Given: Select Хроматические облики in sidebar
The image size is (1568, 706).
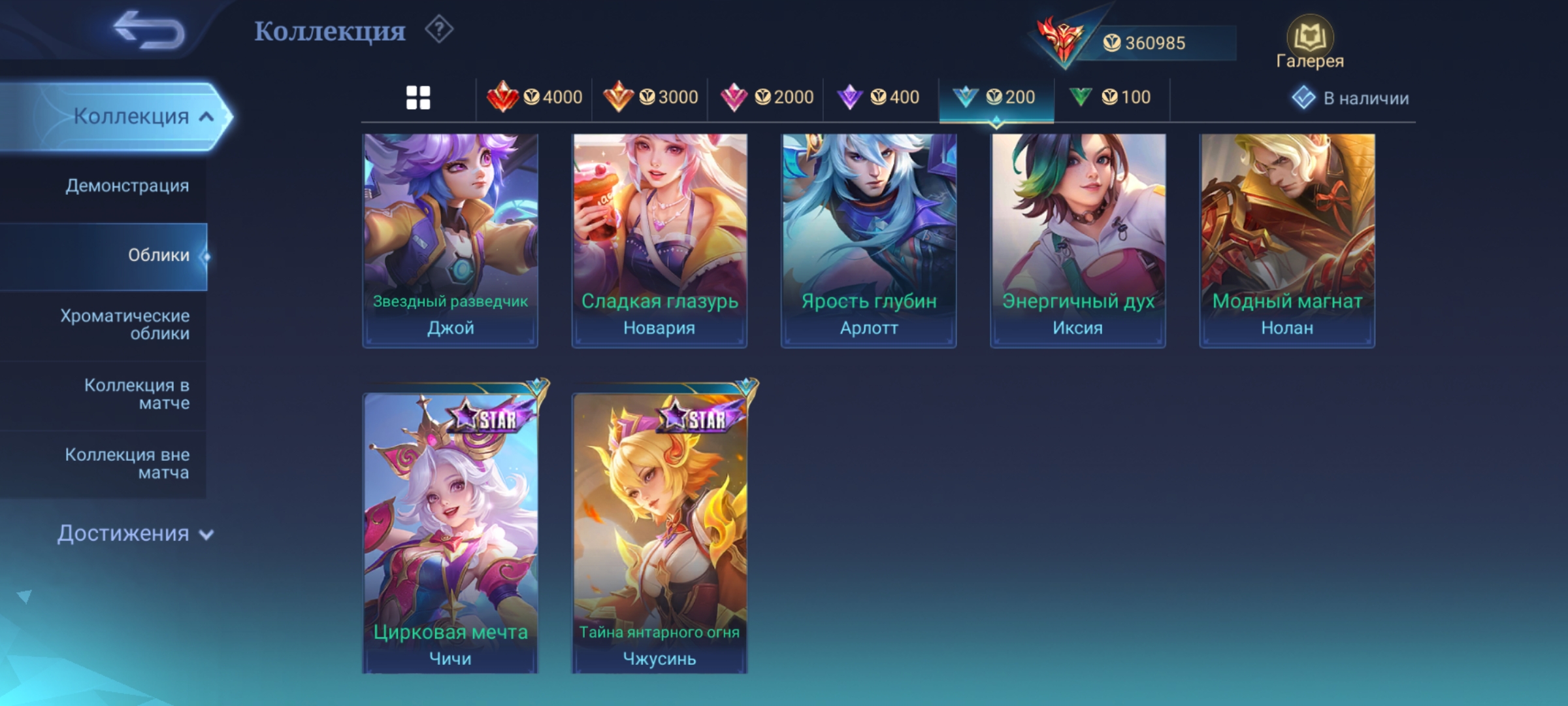Looking at the screenshot, I should 124,324.
